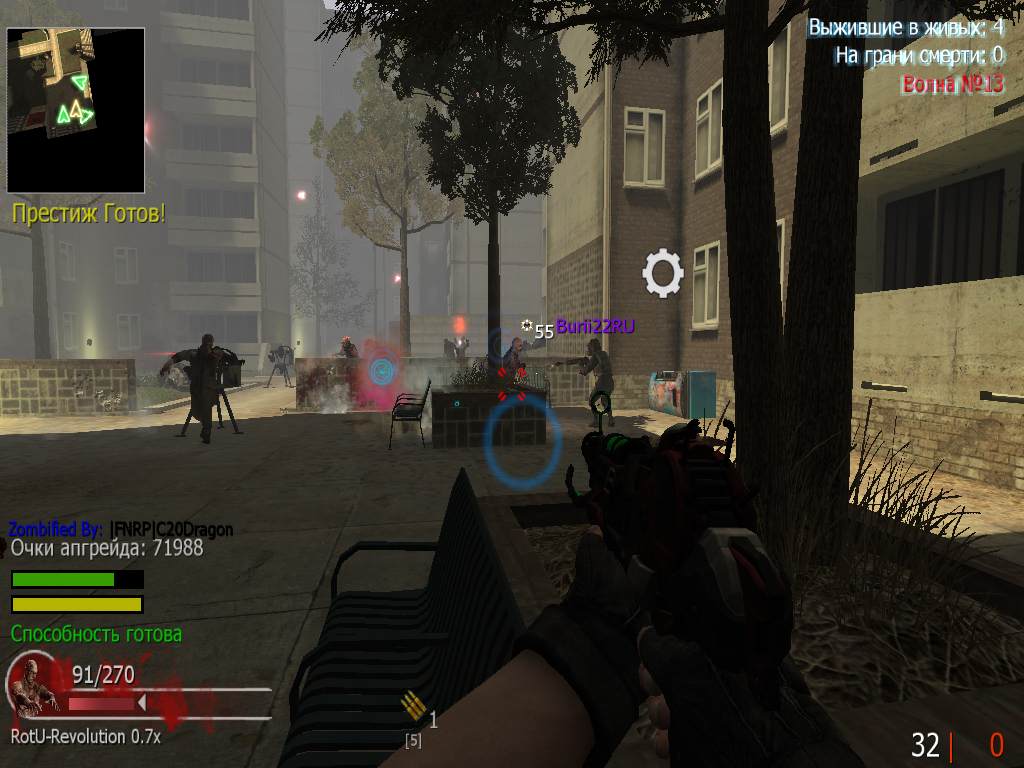Click the white gear waypoint icon
Viewport: 1024px width, 768px height.
tap(662, 273)
